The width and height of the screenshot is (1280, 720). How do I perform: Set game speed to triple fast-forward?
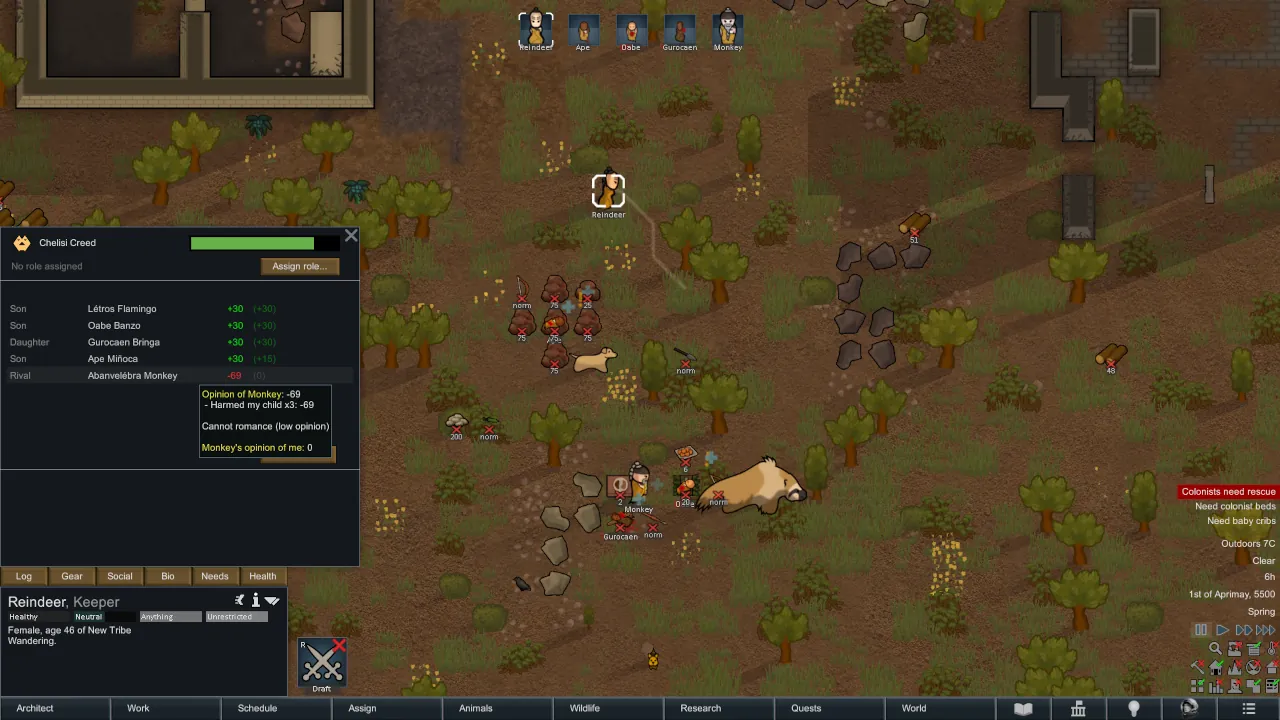(x=1265, y=630)
